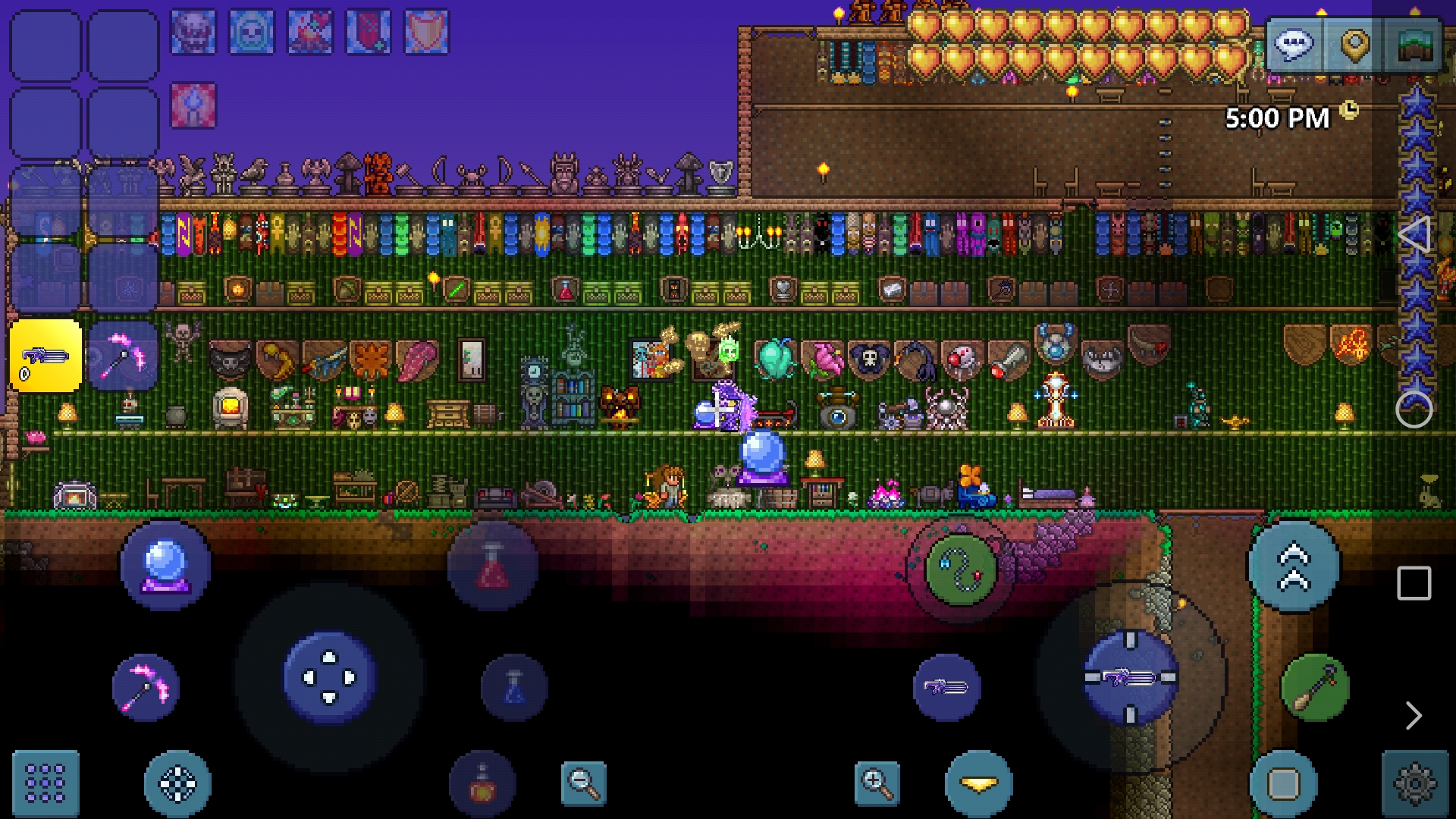
Task: Zoom in with the plus magnifier
Action: (877, 783)
